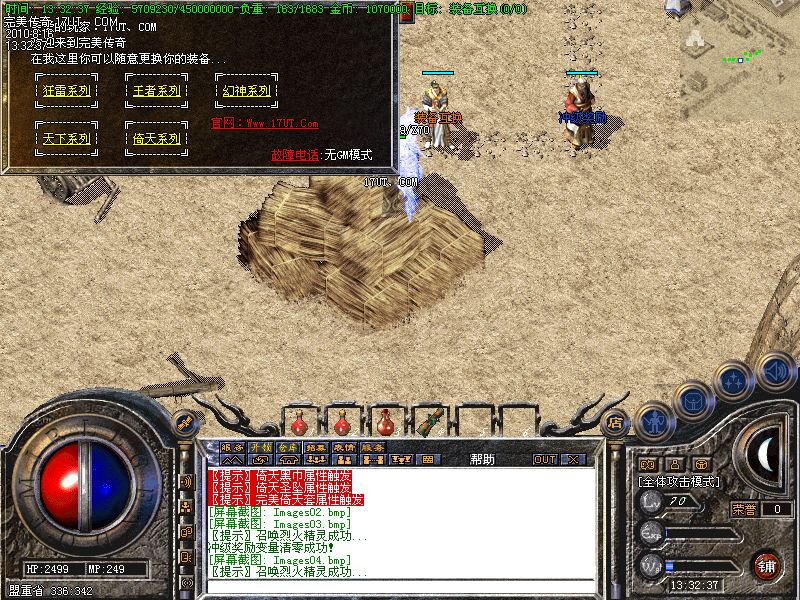Open the 表情 emote tab

click(344, 447)
